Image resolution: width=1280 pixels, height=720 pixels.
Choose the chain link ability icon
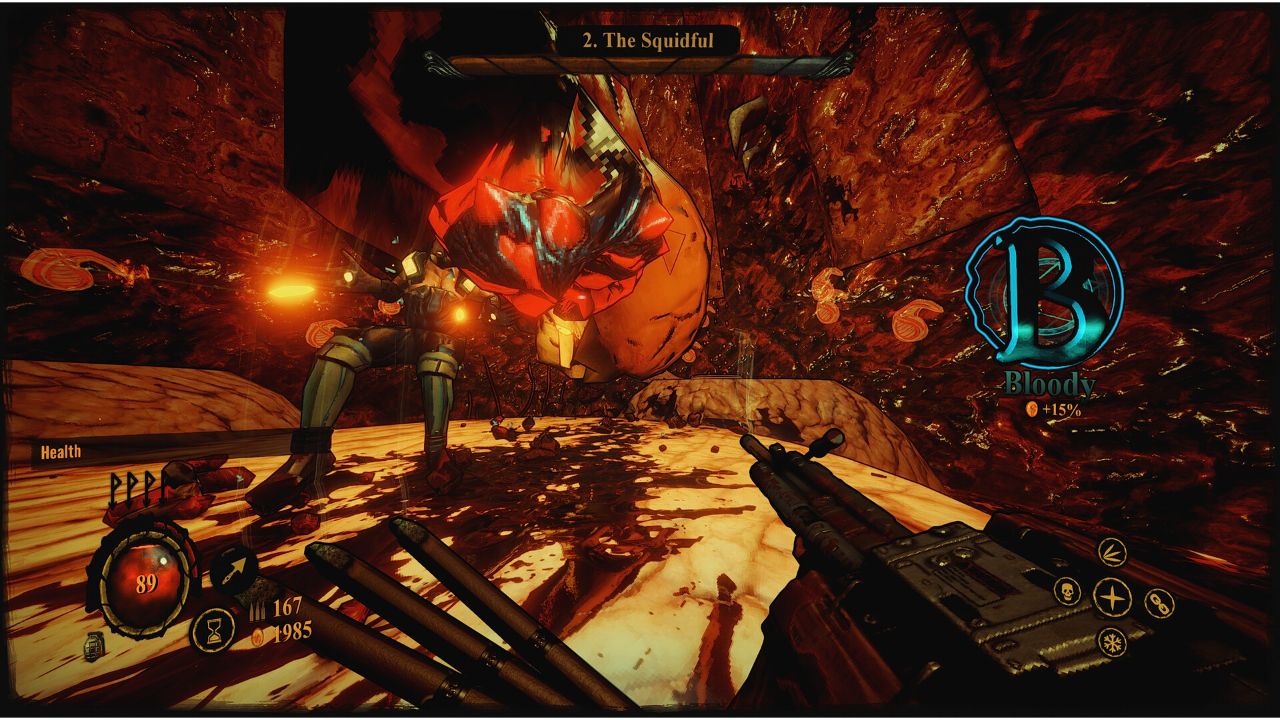click(1158, 603)
